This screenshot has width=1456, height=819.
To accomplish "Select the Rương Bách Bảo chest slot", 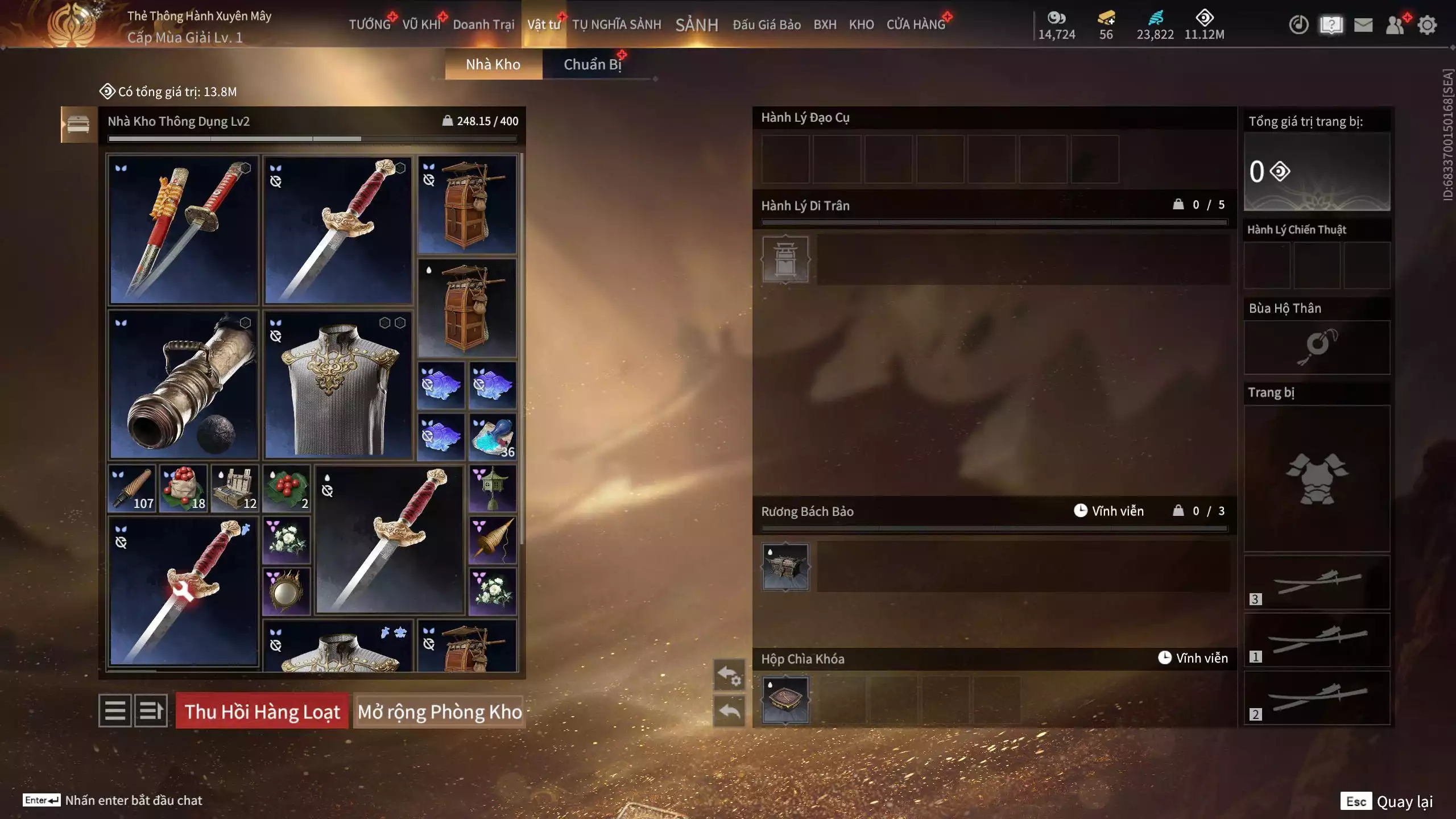I will pos(785,566).
